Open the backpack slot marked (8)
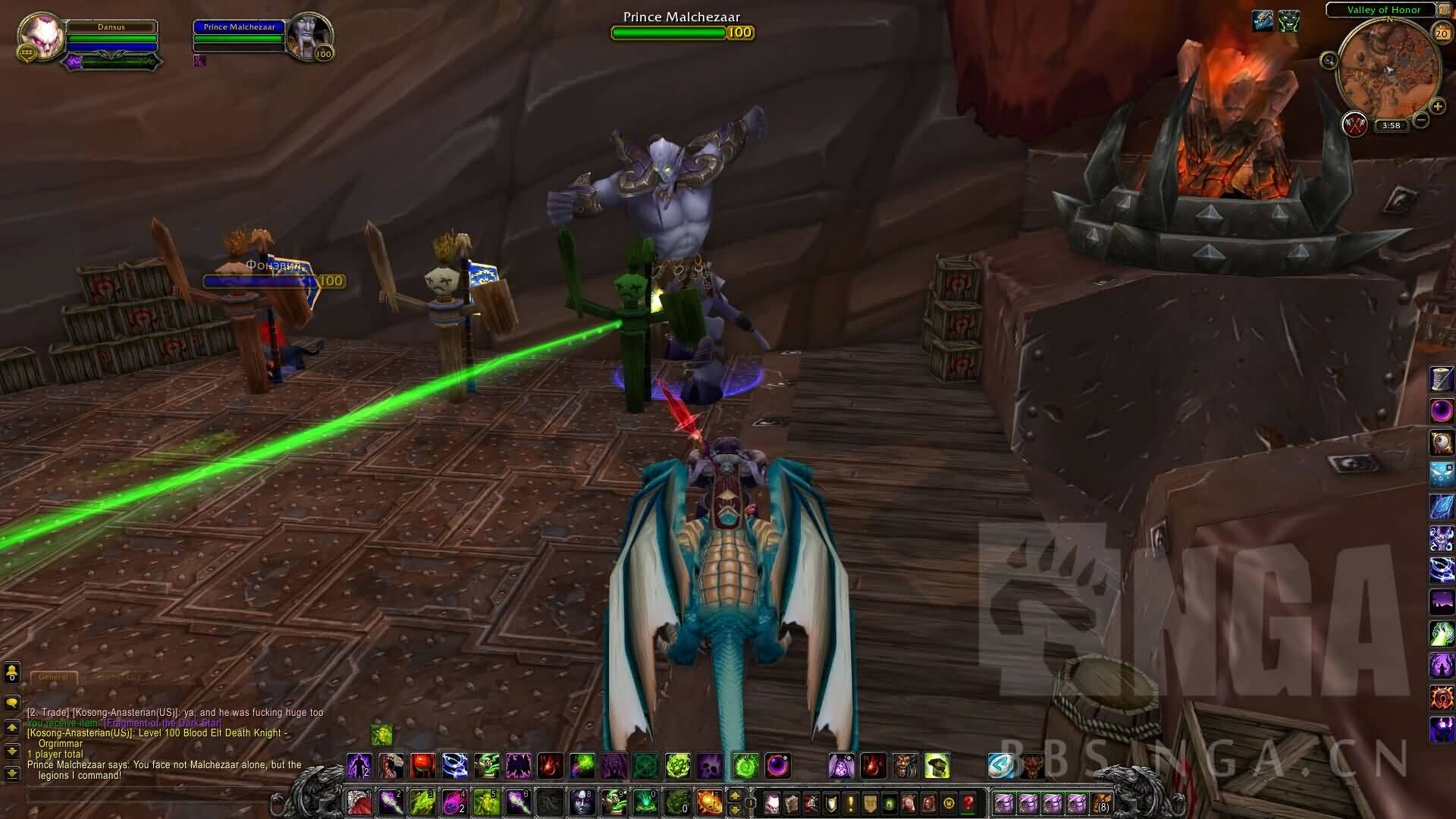This screenshot has width=1456, height=819. coord(1101,802)
